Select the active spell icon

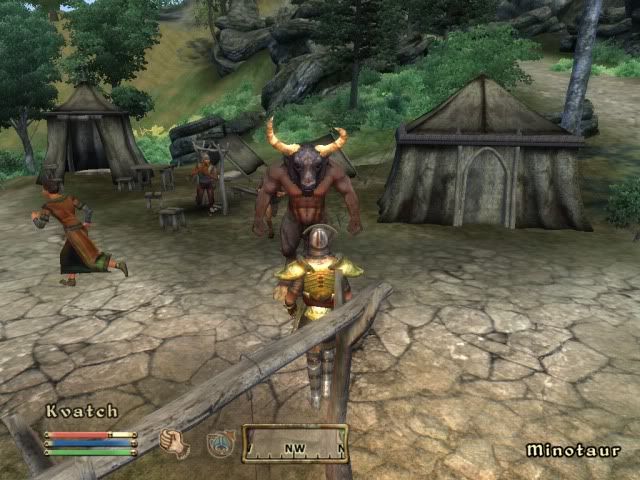pyautogui.click(x=220, y=443)
